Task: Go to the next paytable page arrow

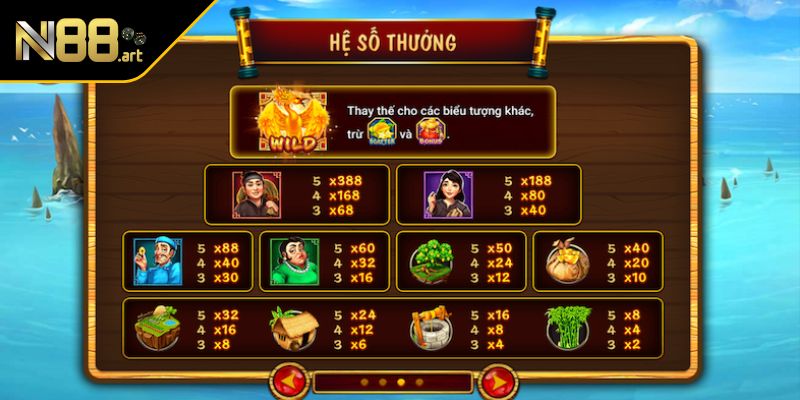Action: pyautogui.click(x=495, y=382)
